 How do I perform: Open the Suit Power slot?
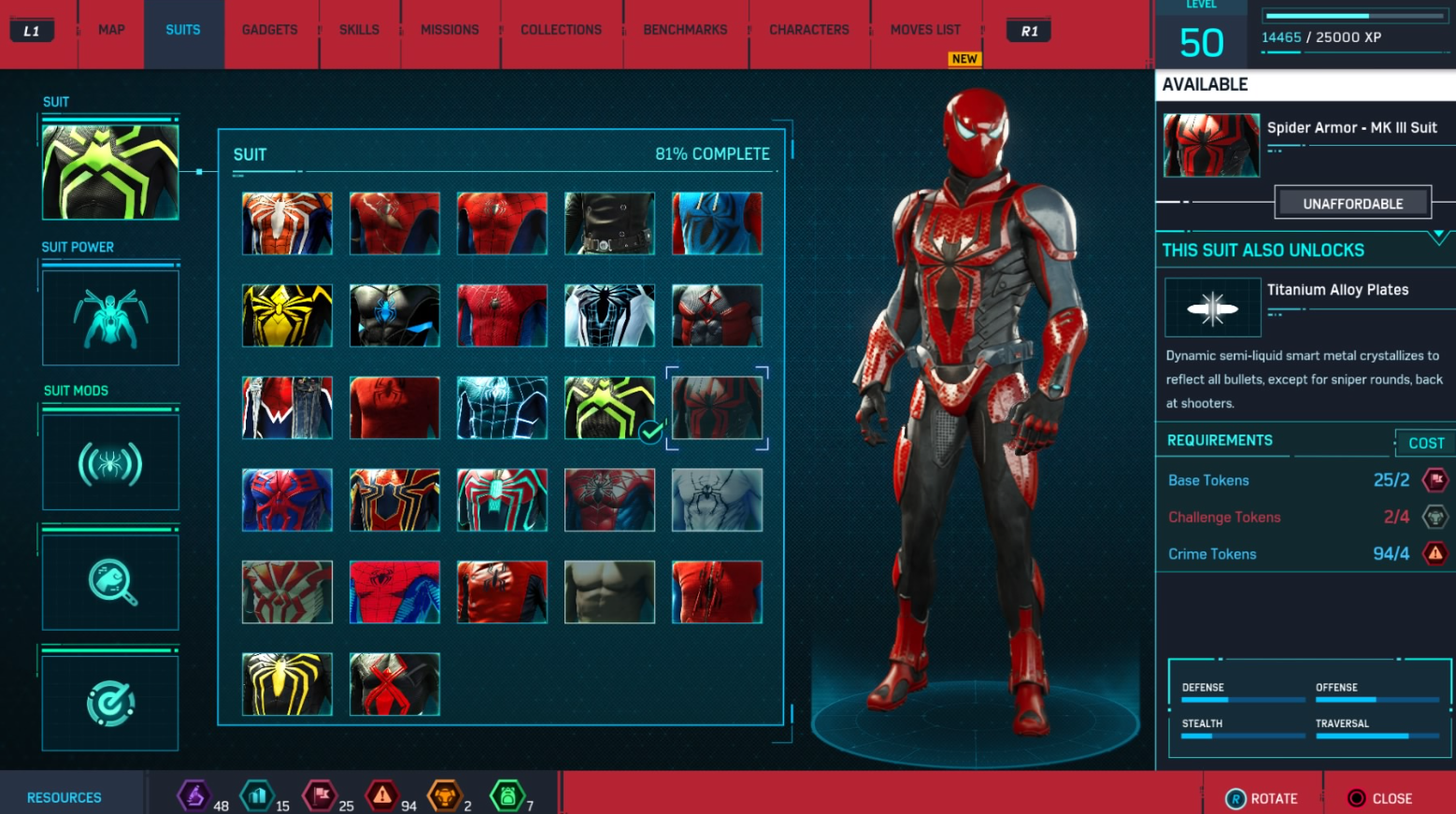pos(110,318)
